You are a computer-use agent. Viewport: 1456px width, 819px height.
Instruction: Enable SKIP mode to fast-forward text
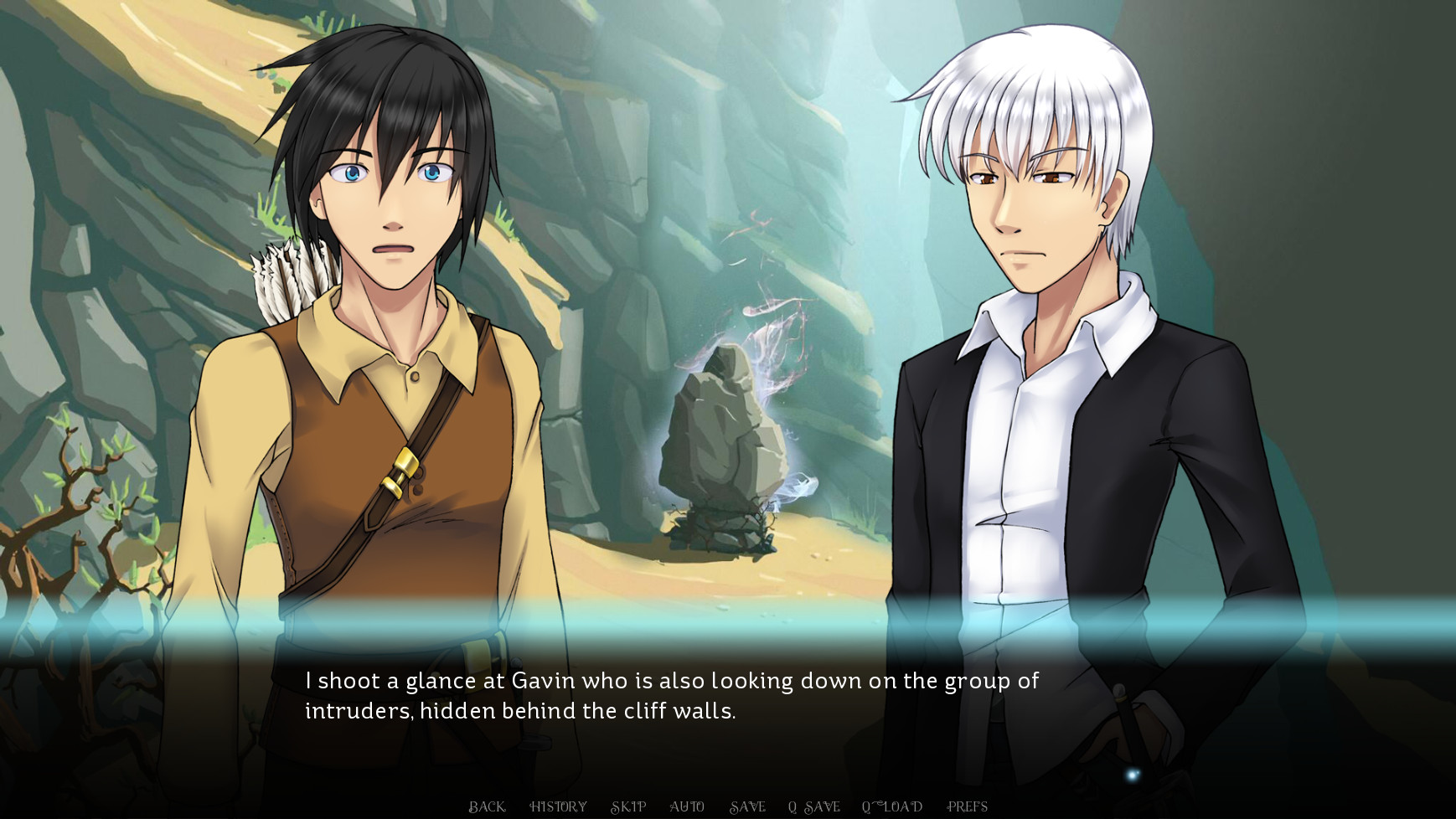pyautogui.click(x=629, y=806)
